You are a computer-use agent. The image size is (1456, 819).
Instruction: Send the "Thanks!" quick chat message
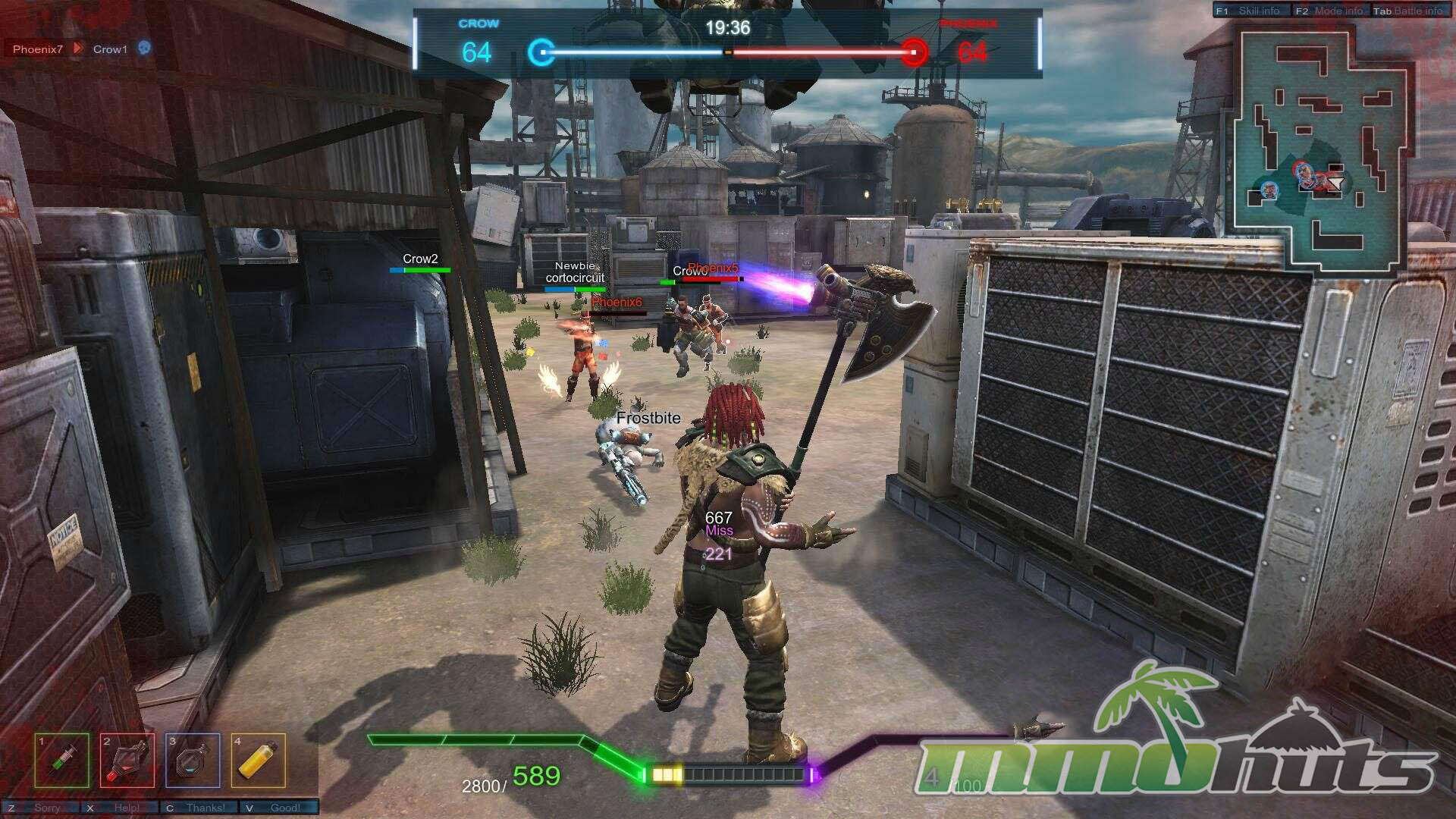[199, 808]
